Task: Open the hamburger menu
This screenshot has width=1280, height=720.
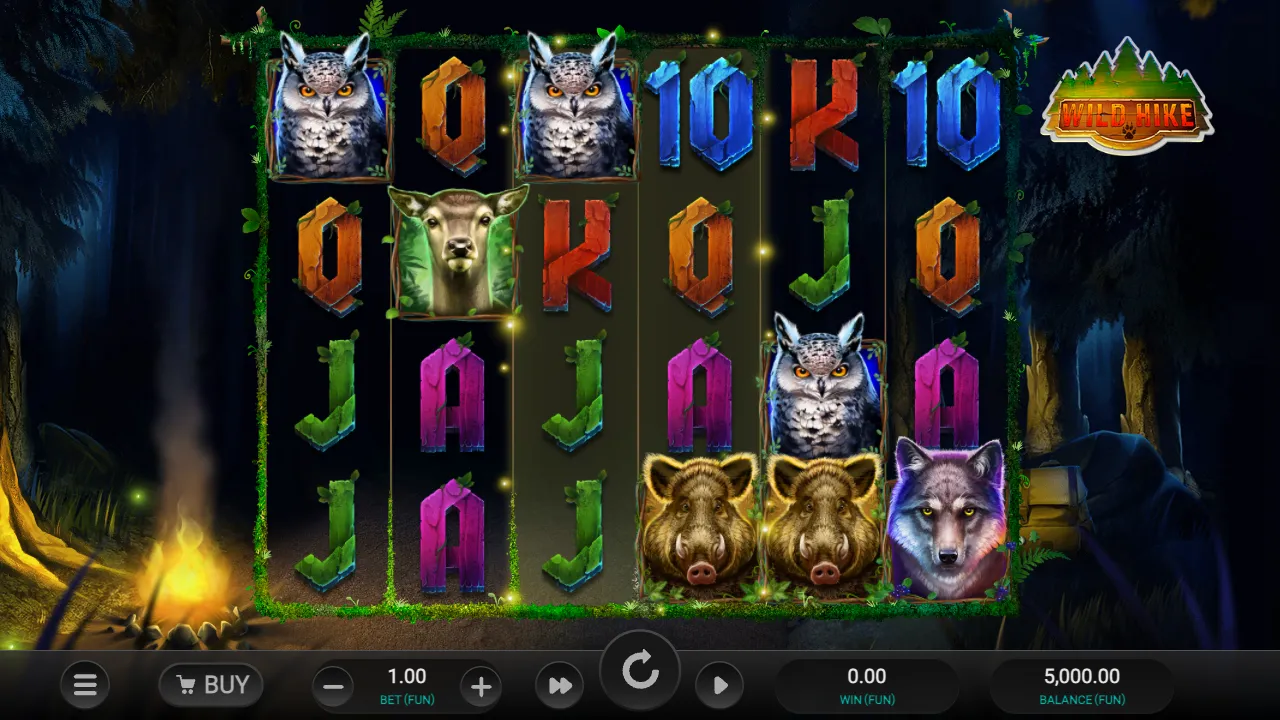Action: (x=85, y=685)
